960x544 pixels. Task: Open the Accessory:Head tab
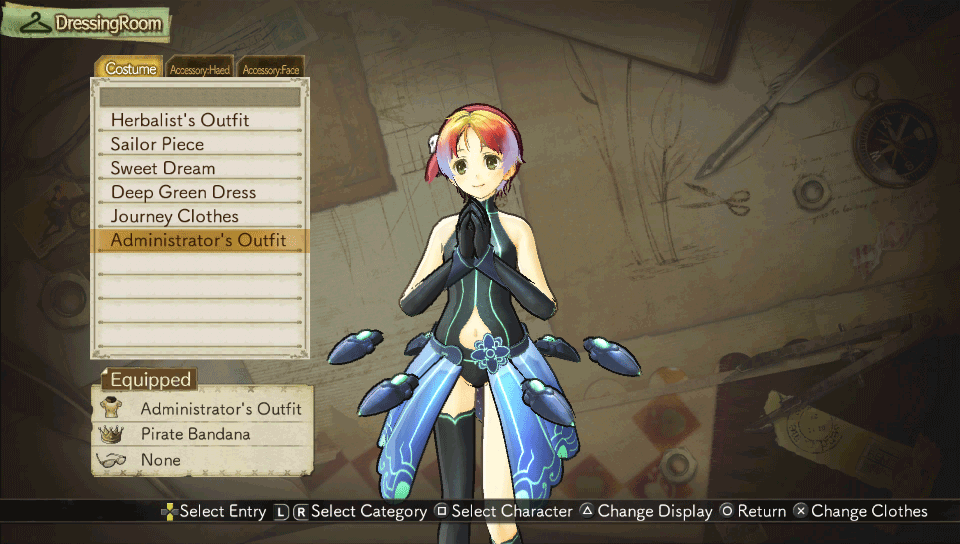pyautogui.click(x=200, y=69)
